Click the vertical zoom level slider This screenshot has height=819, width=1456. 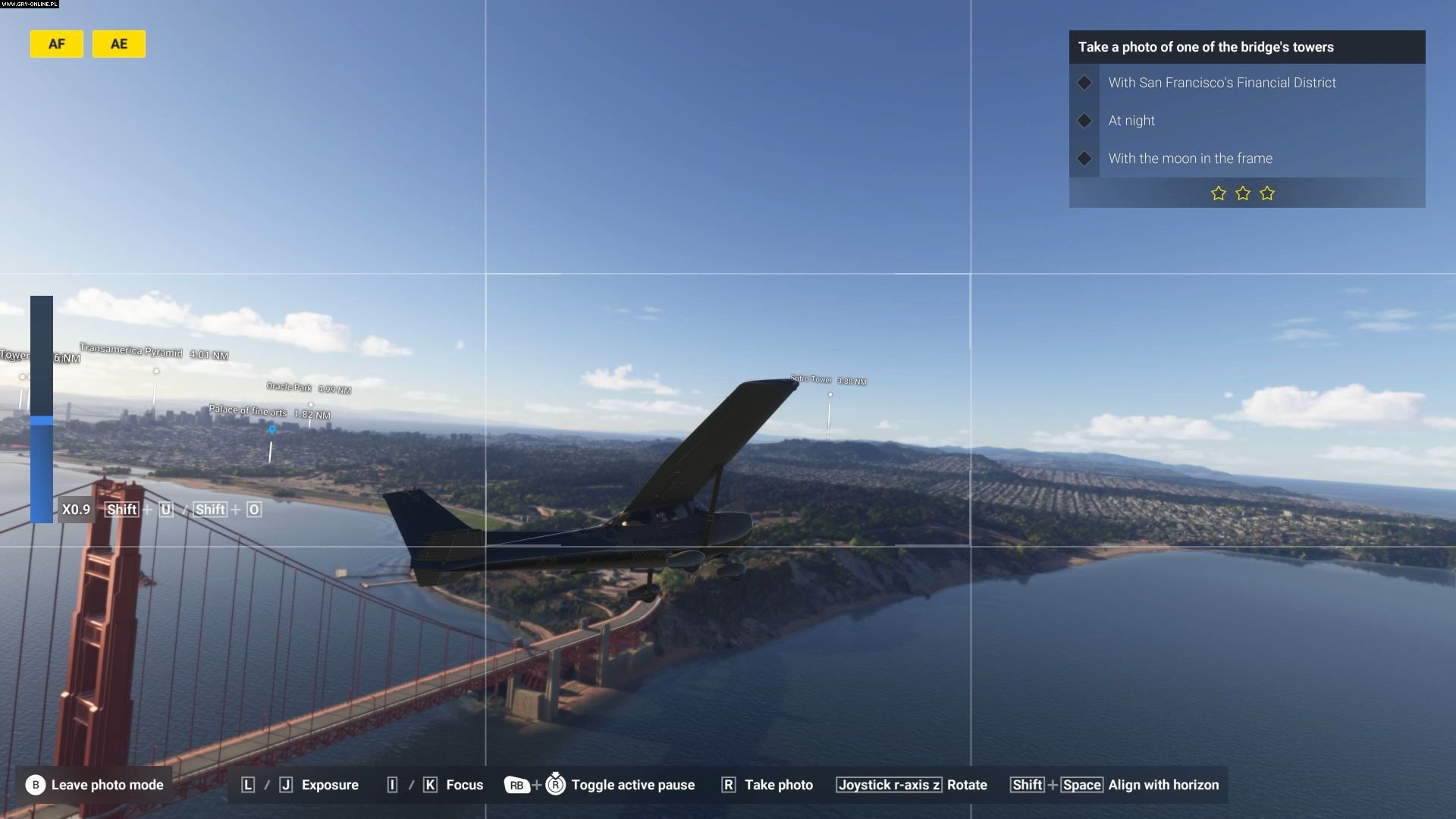click(42, 409)
